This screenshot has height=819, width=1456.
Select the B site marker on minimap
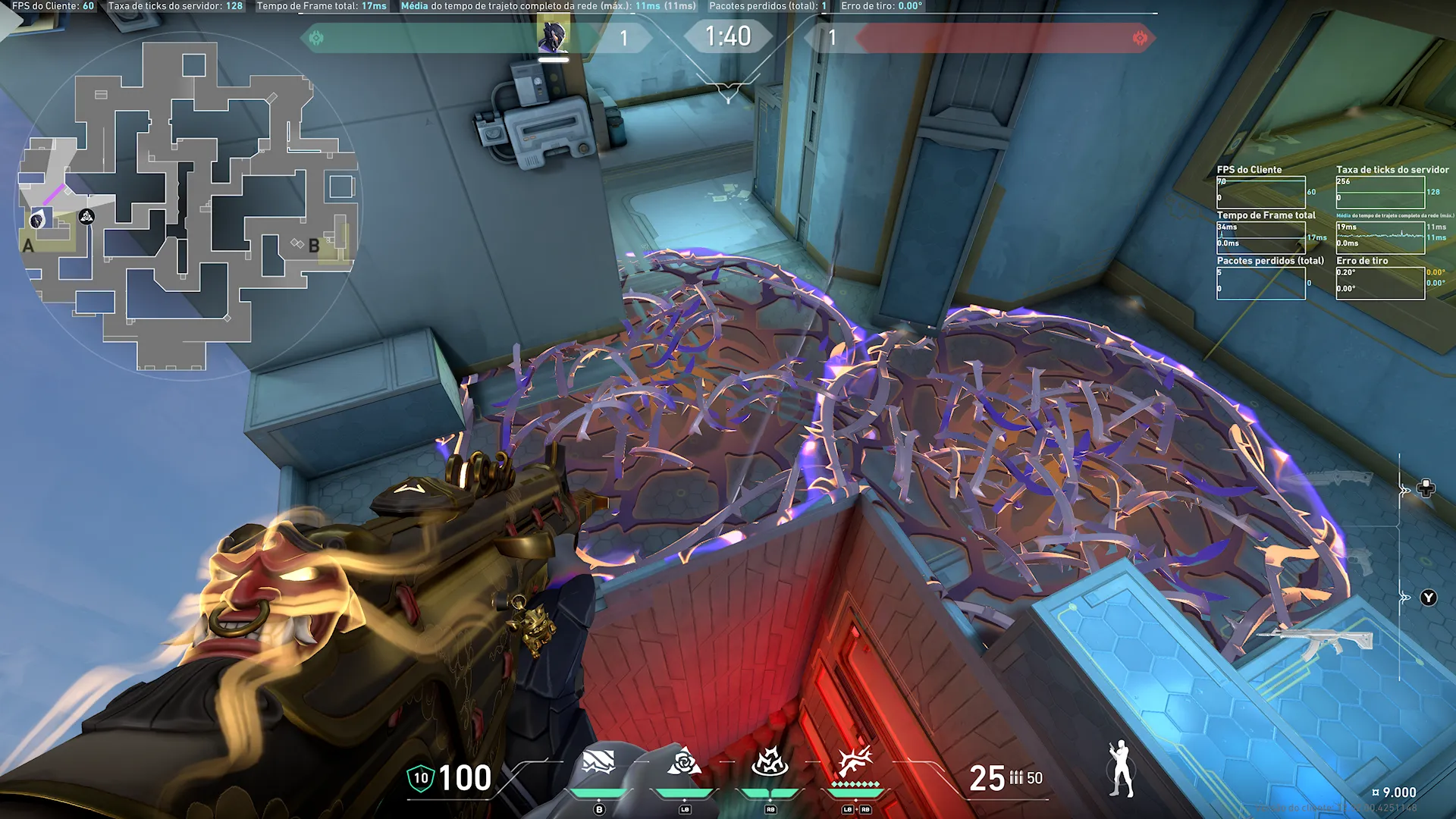pos(314,246)
